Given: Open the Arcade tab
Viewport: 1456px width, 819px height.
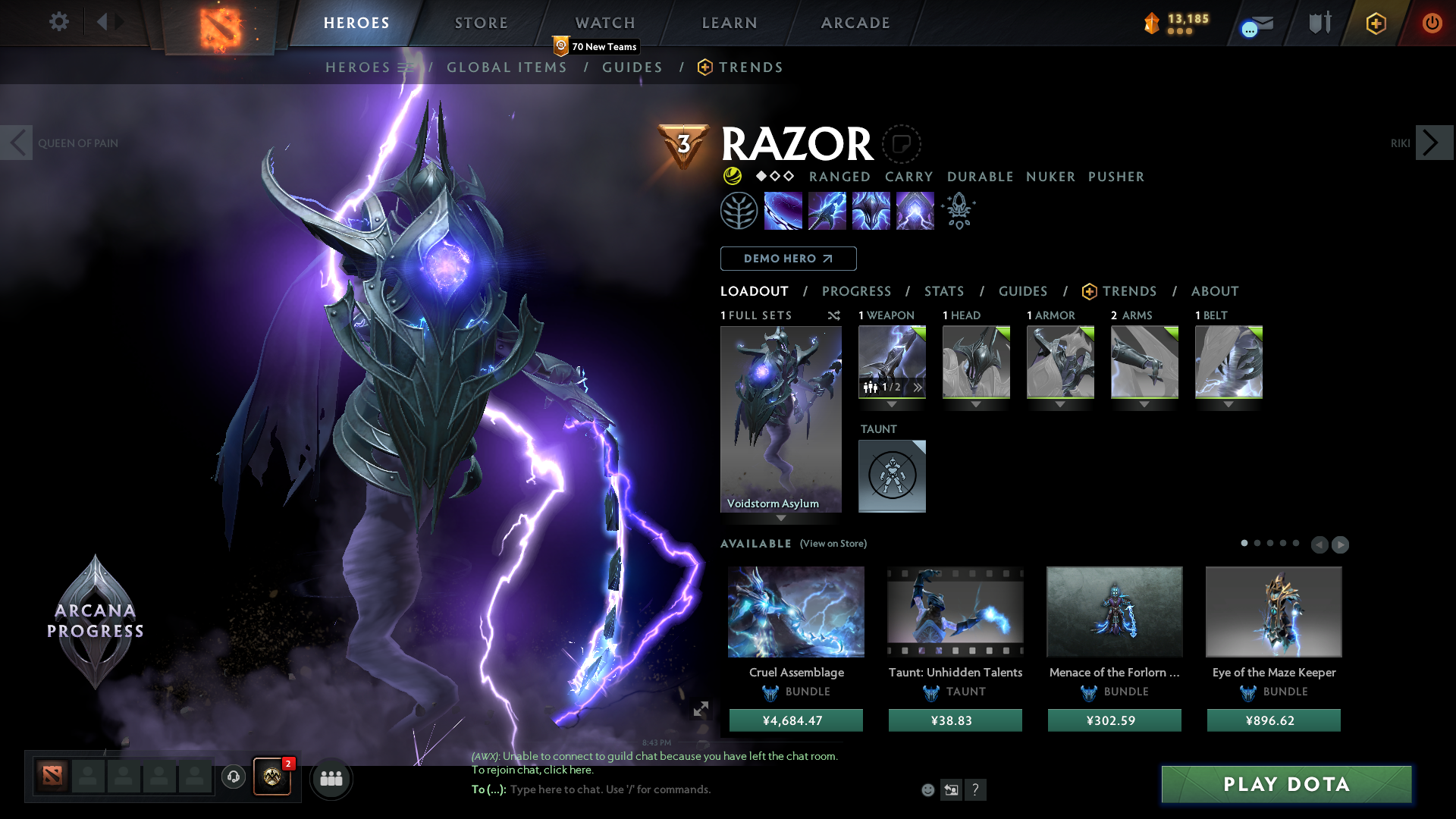Looking at the screenshot, I should 855,23.
